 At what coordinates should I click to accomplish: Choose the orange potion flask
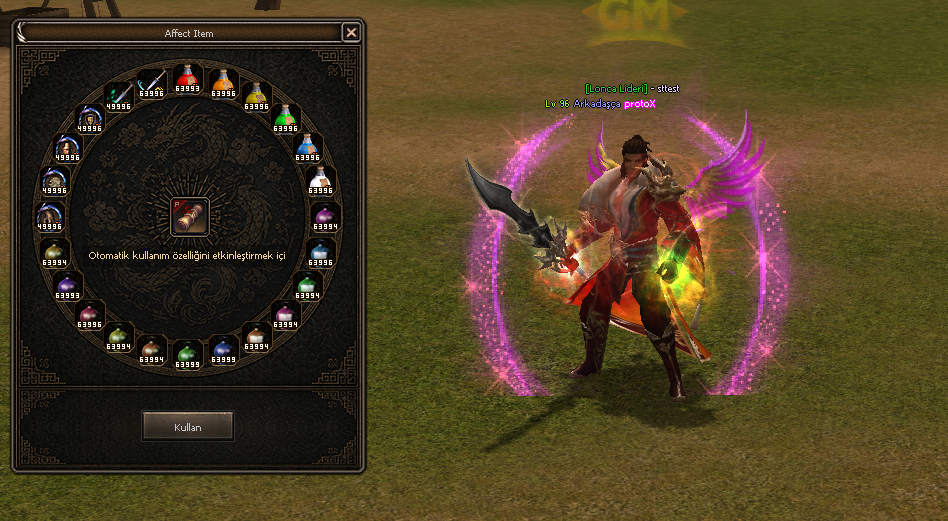(x=222, y=83)
